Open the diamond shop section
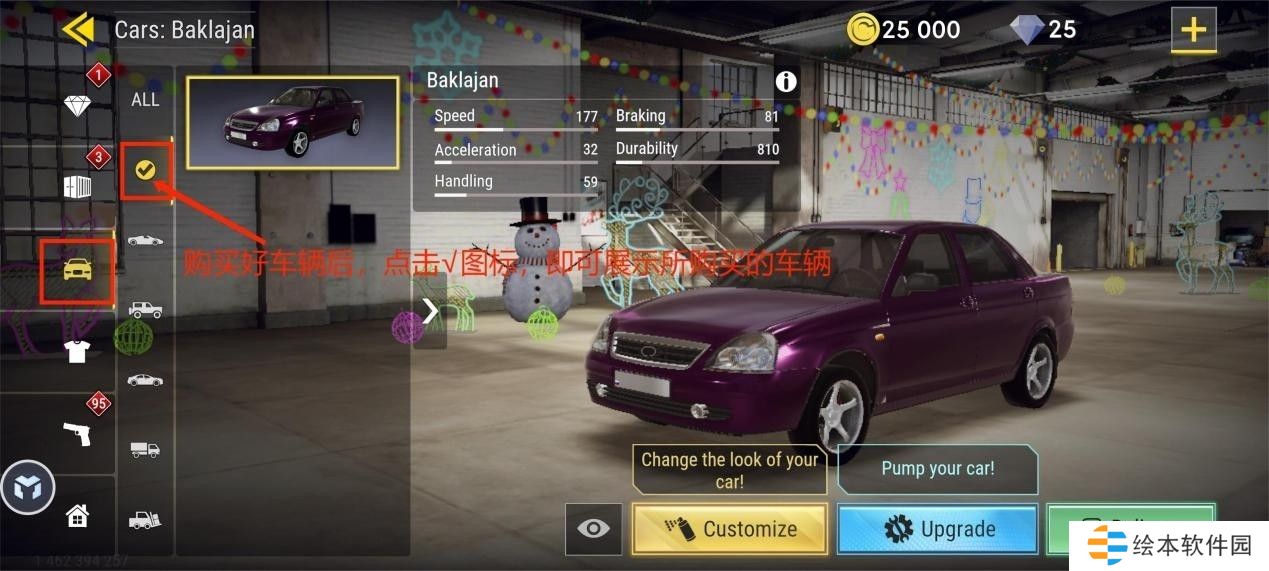1269x571 pixels. tap(77, 105)
